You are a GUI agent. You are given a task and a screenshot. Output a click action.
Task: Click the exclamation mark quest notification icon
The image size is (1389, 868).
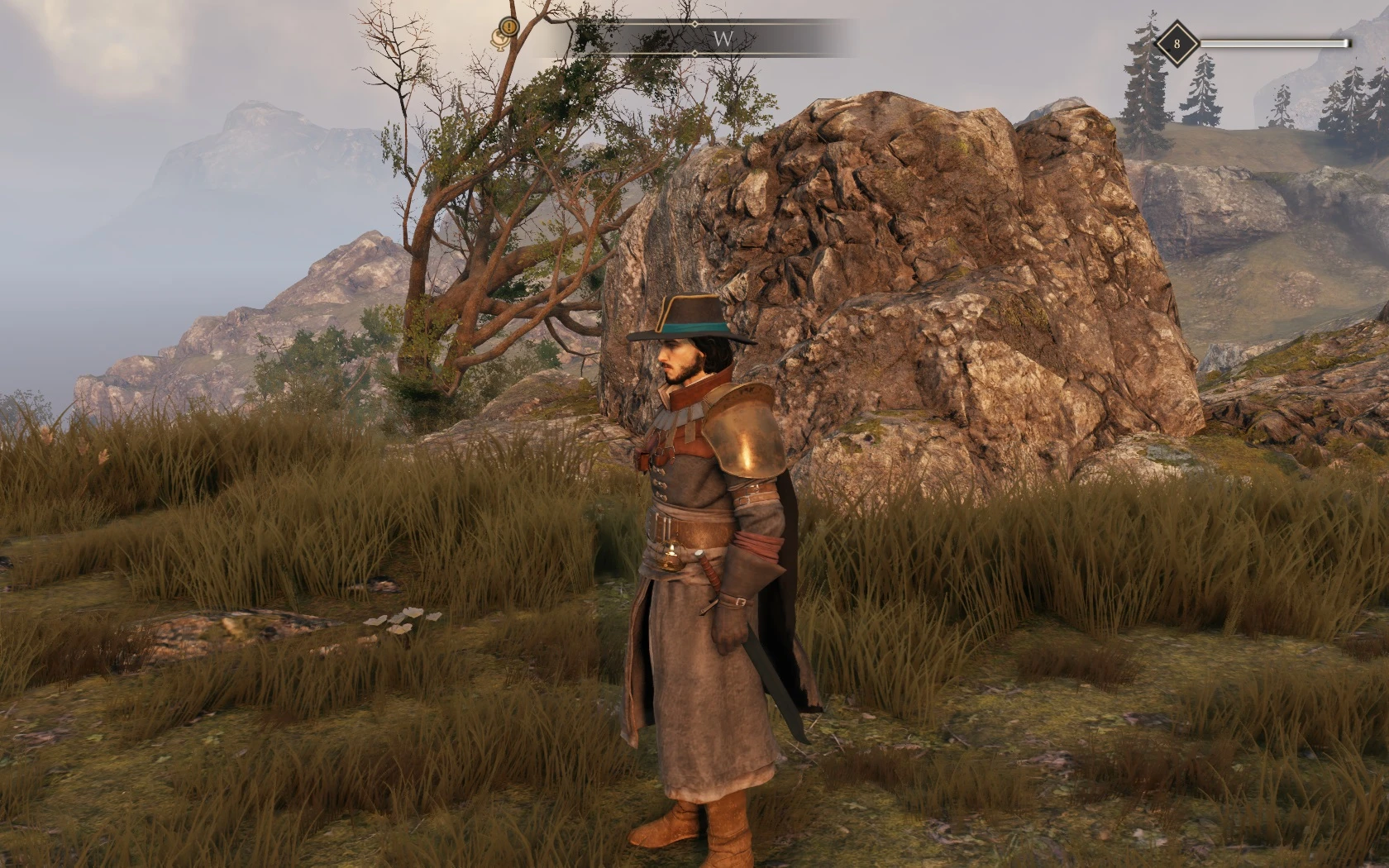click(508, 26)
